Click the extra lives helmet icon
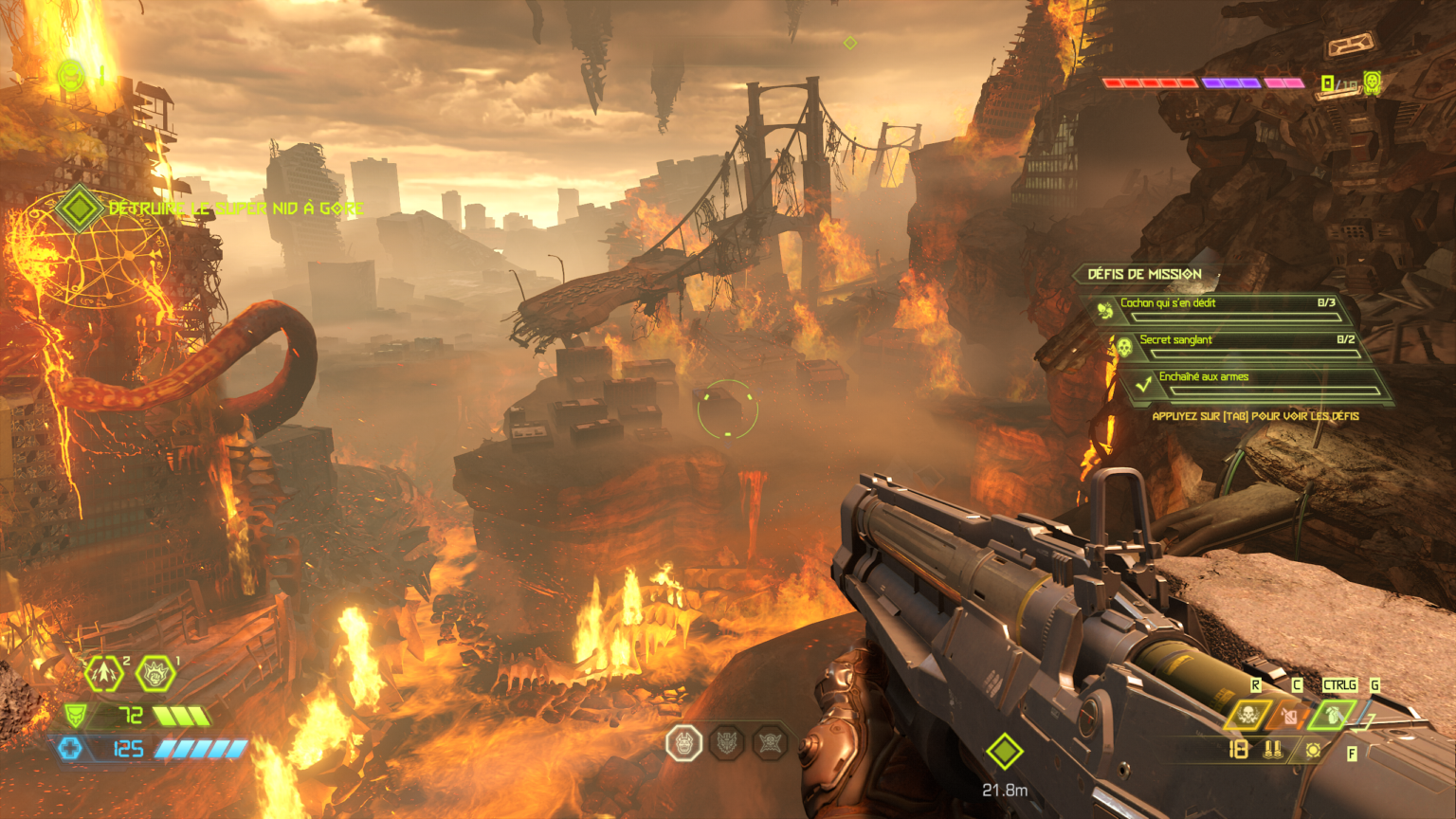Viewport: 1456px width, 819px height. 71,75
